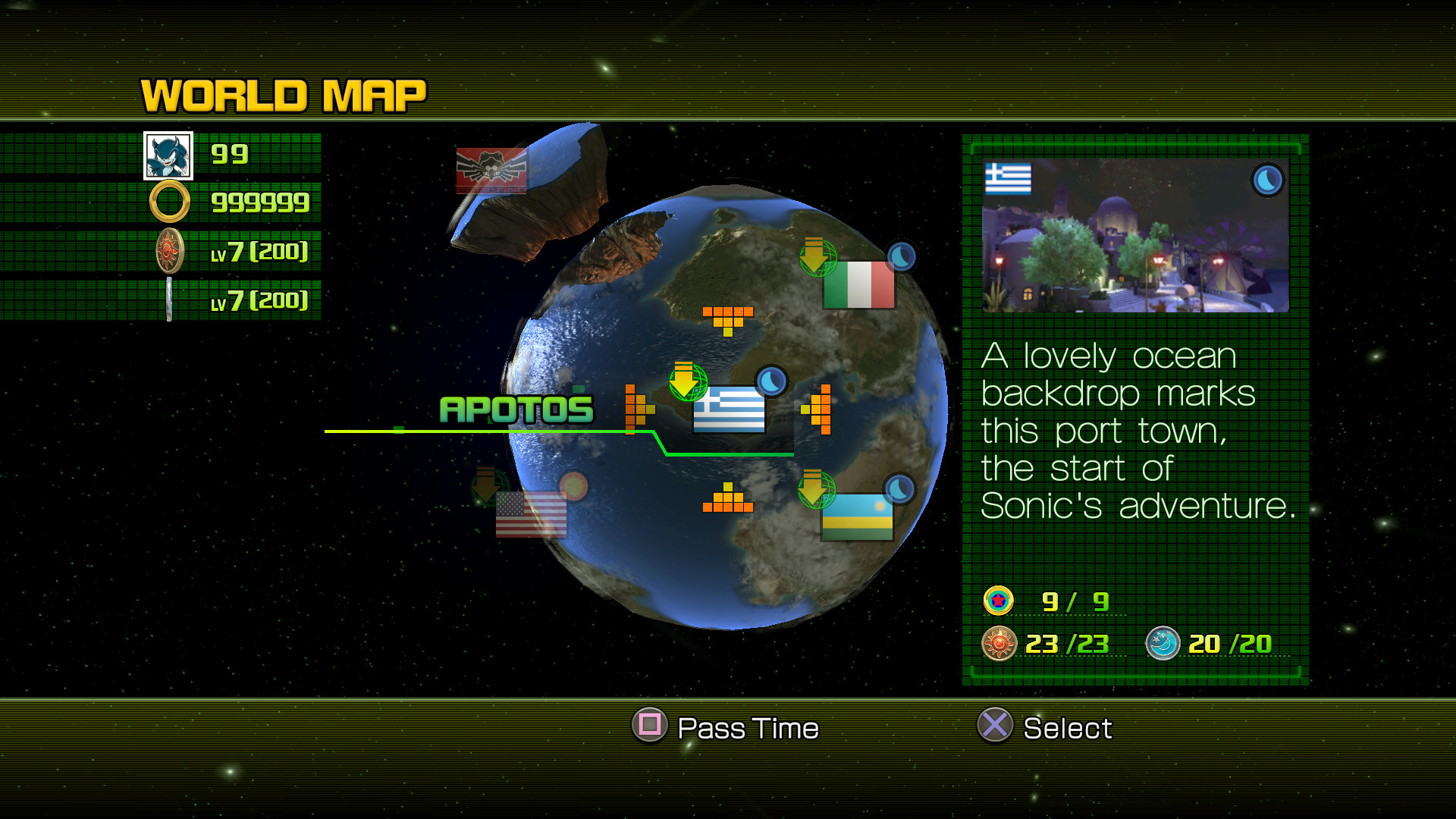Select the Sun medal level icon
The height and width of the screenshot is (819, 1456).
coord(168,251)
